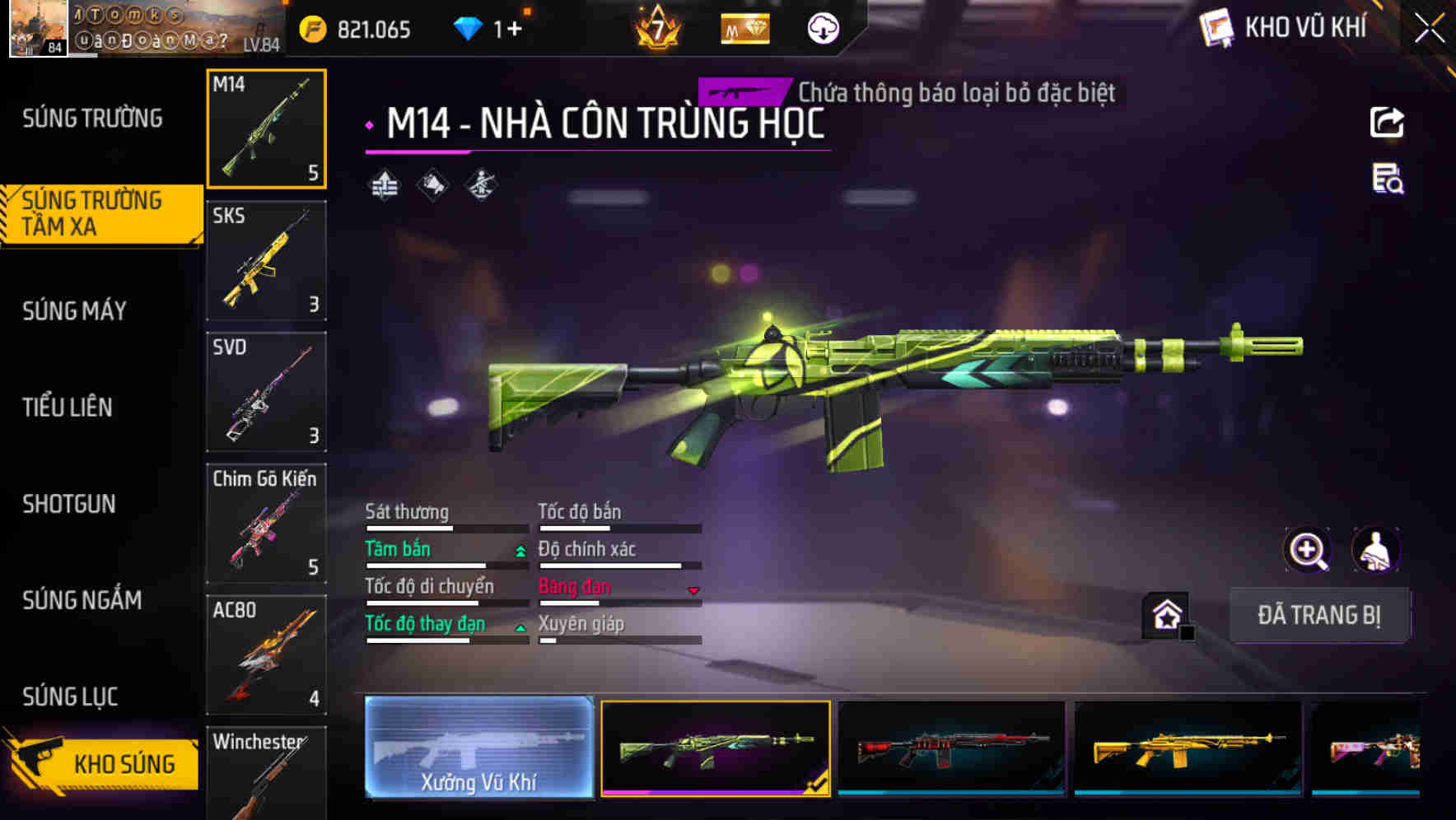Screen dimensions: 1456x820
Task: Switch to the SÚNG MÁY category
Action: pyautogui.click(x=72, y=311)
